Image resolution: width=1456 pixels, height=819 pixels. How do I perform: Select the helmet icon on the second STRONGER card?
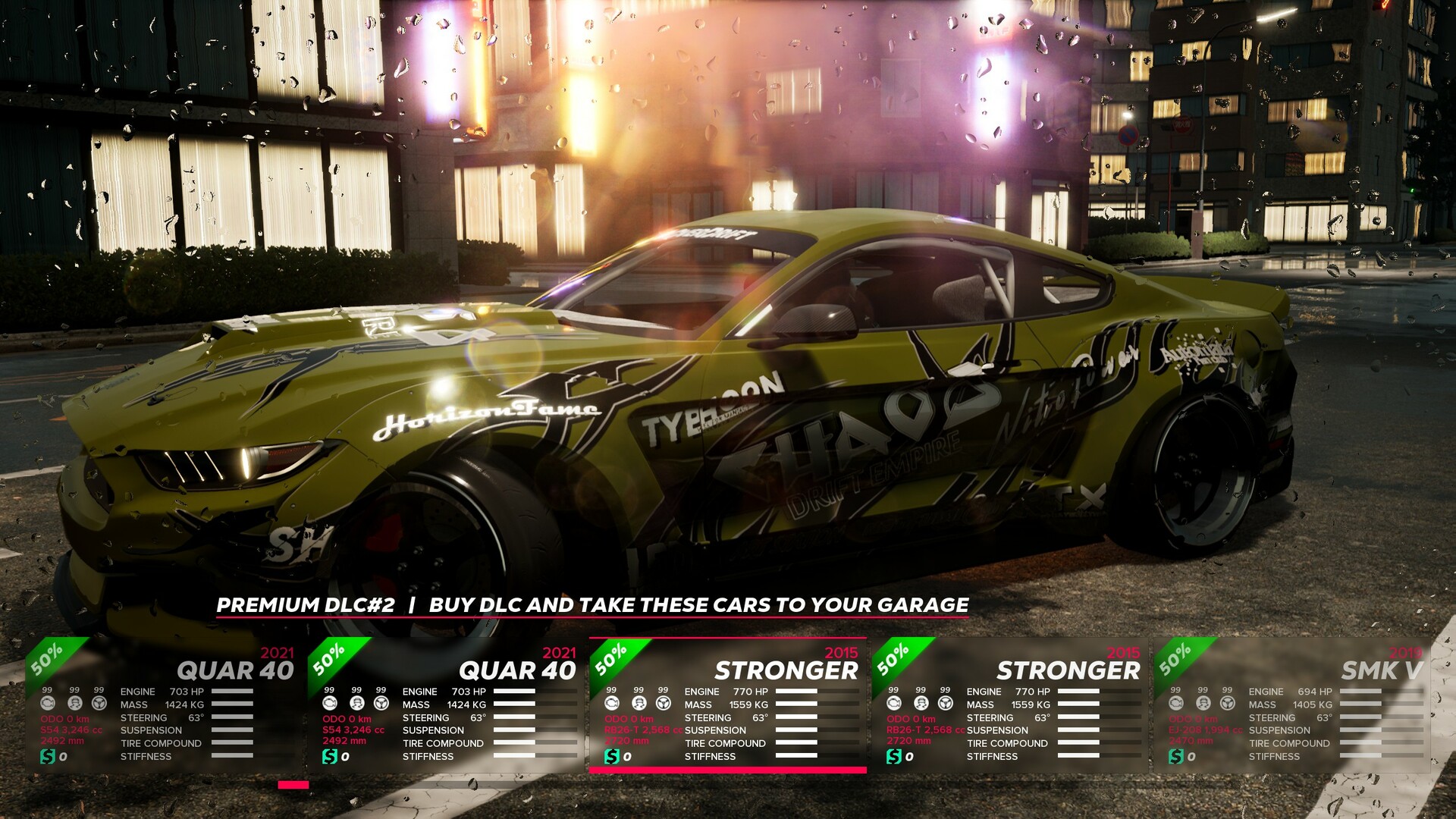(x=921, y=704)
